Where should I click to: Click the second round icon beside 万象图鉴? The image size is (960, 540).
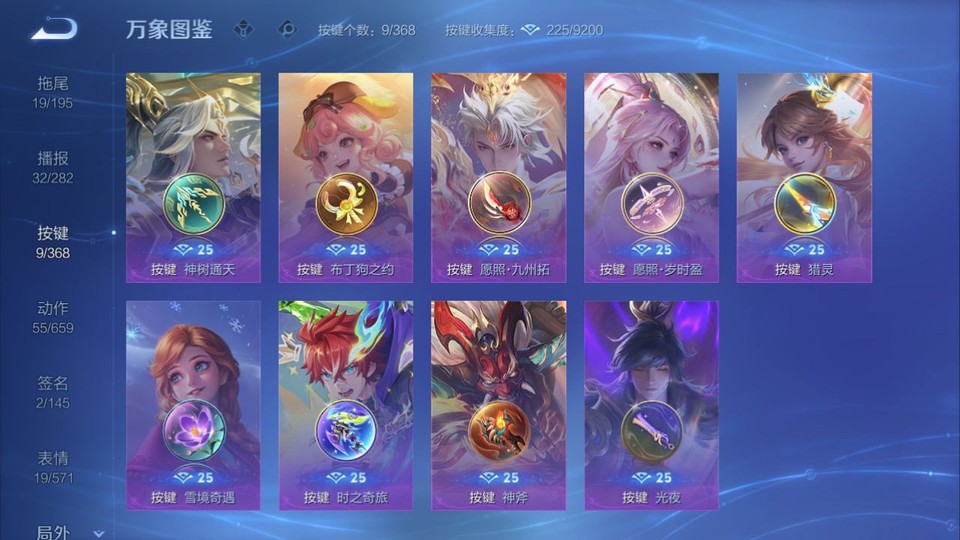287,30
